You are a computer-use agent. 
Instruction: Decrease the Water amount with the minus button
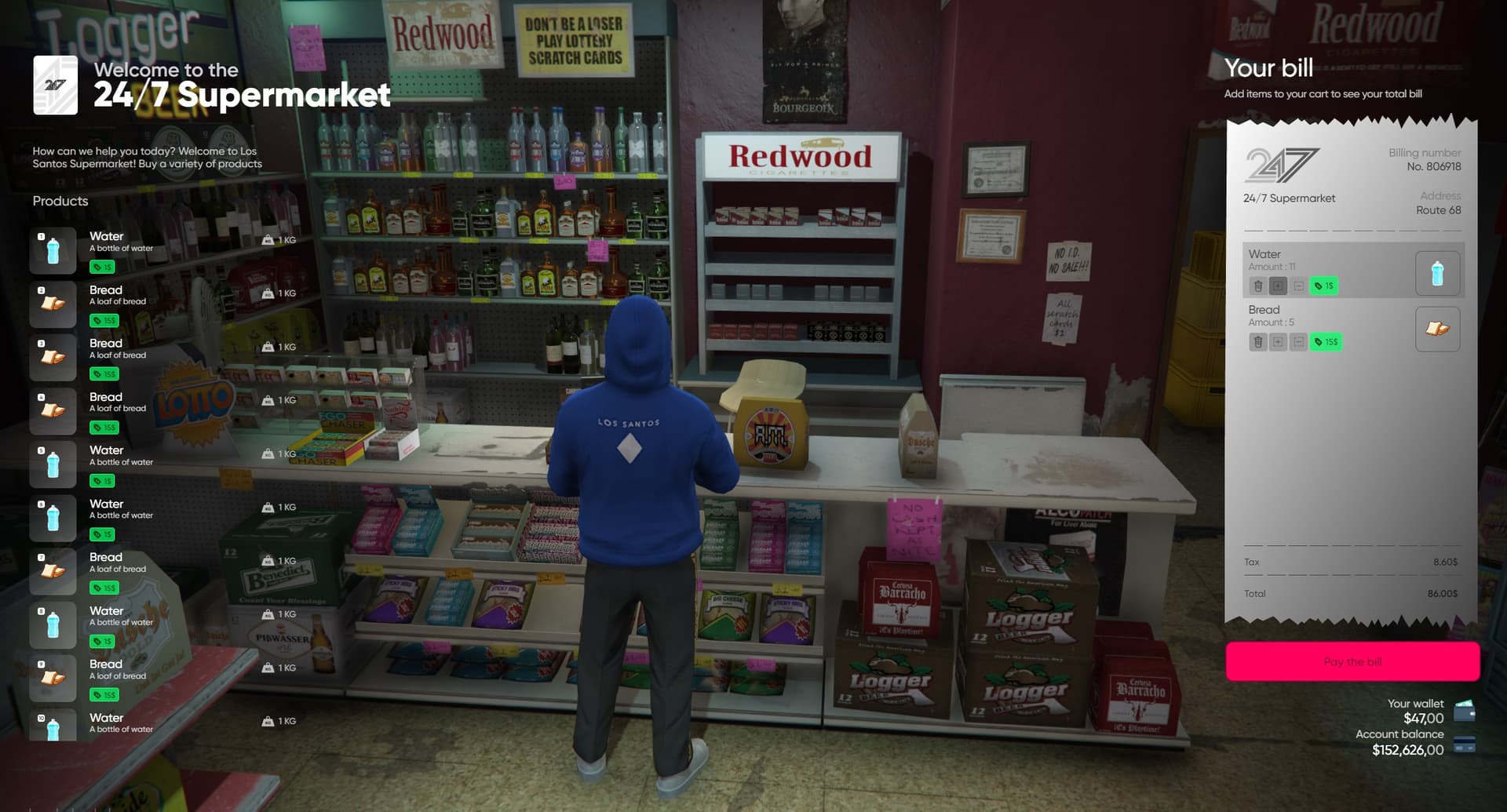1298,286
